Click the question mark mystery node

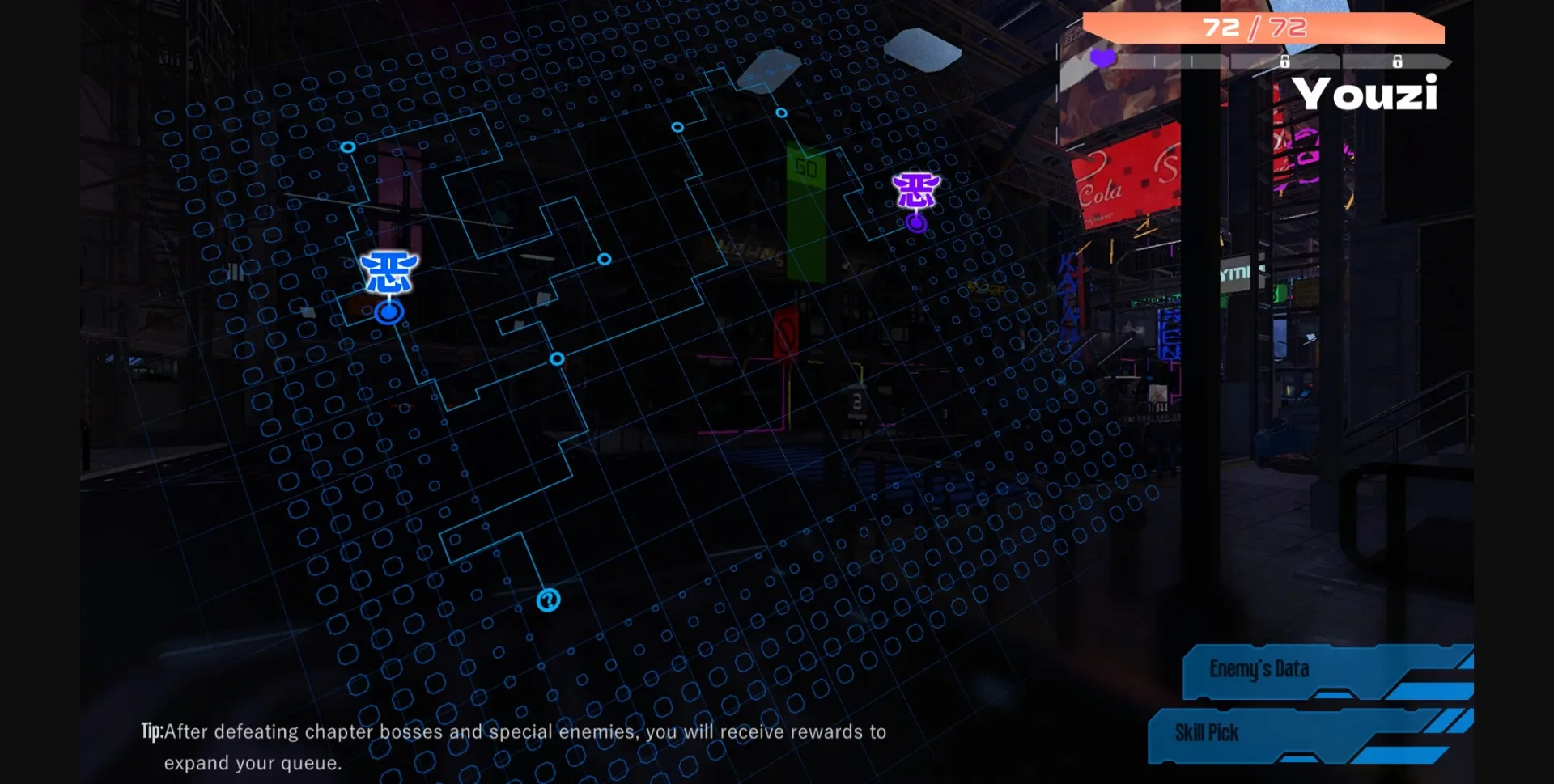(x=548, y=600)
